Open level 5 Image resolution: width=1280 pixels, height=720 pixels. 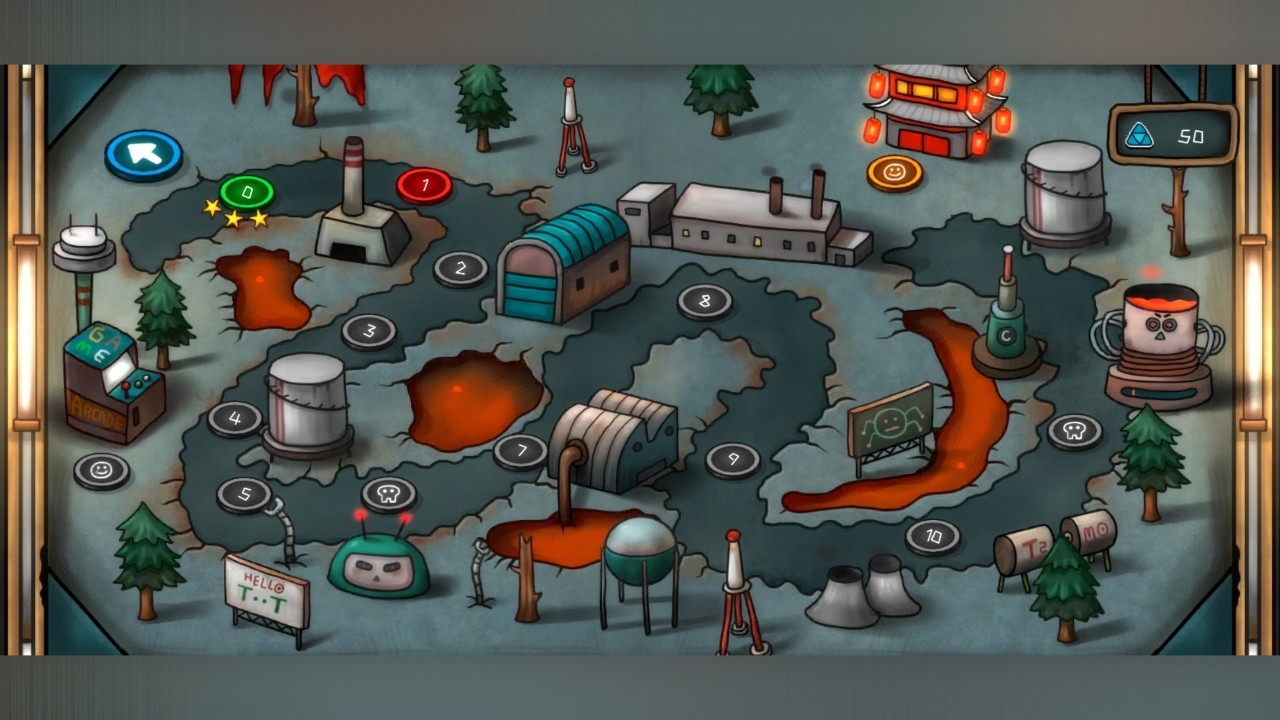point(243,492)
